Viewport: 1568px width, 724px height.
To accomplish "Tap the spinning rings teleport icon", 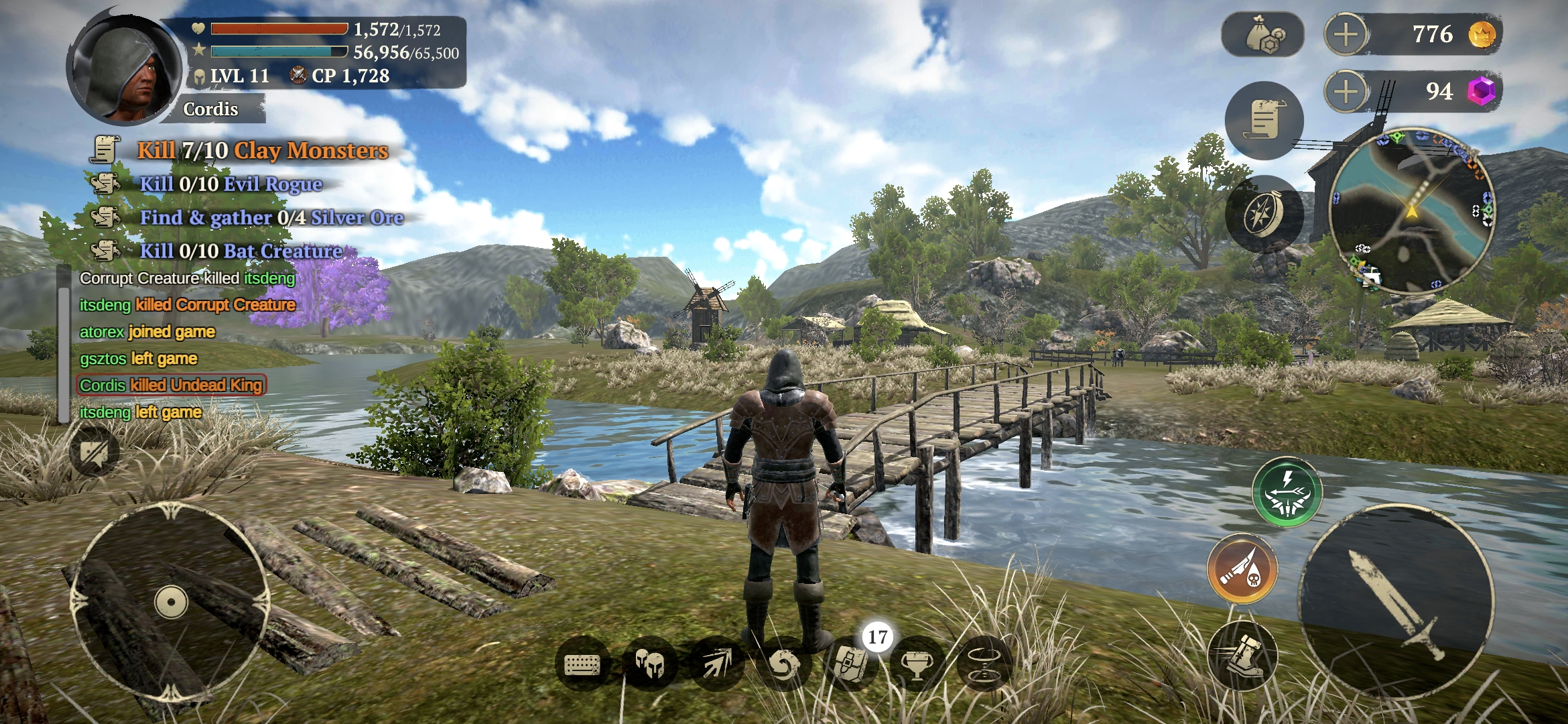I will click(x=984, y=664).
